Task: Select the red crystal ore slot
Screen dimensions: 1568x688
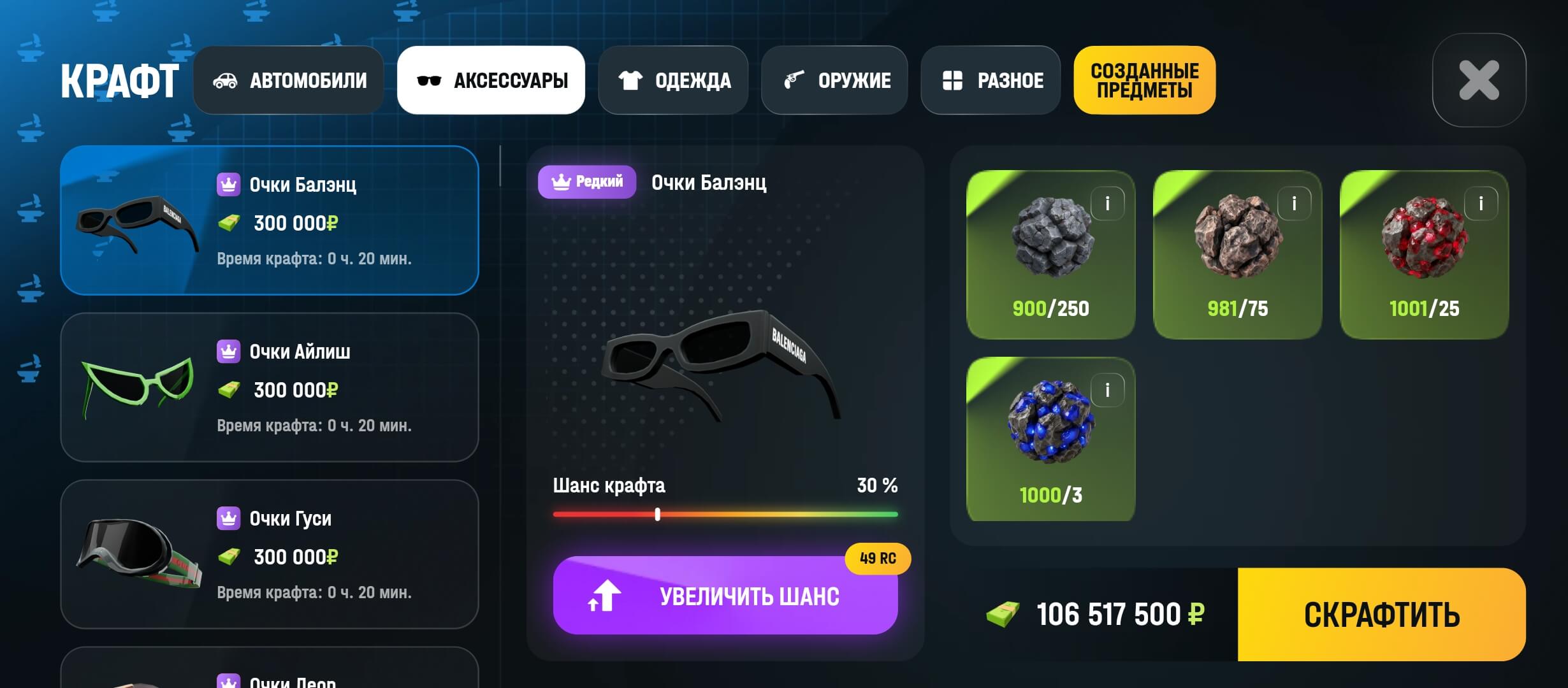Action: click(1424, 255)
